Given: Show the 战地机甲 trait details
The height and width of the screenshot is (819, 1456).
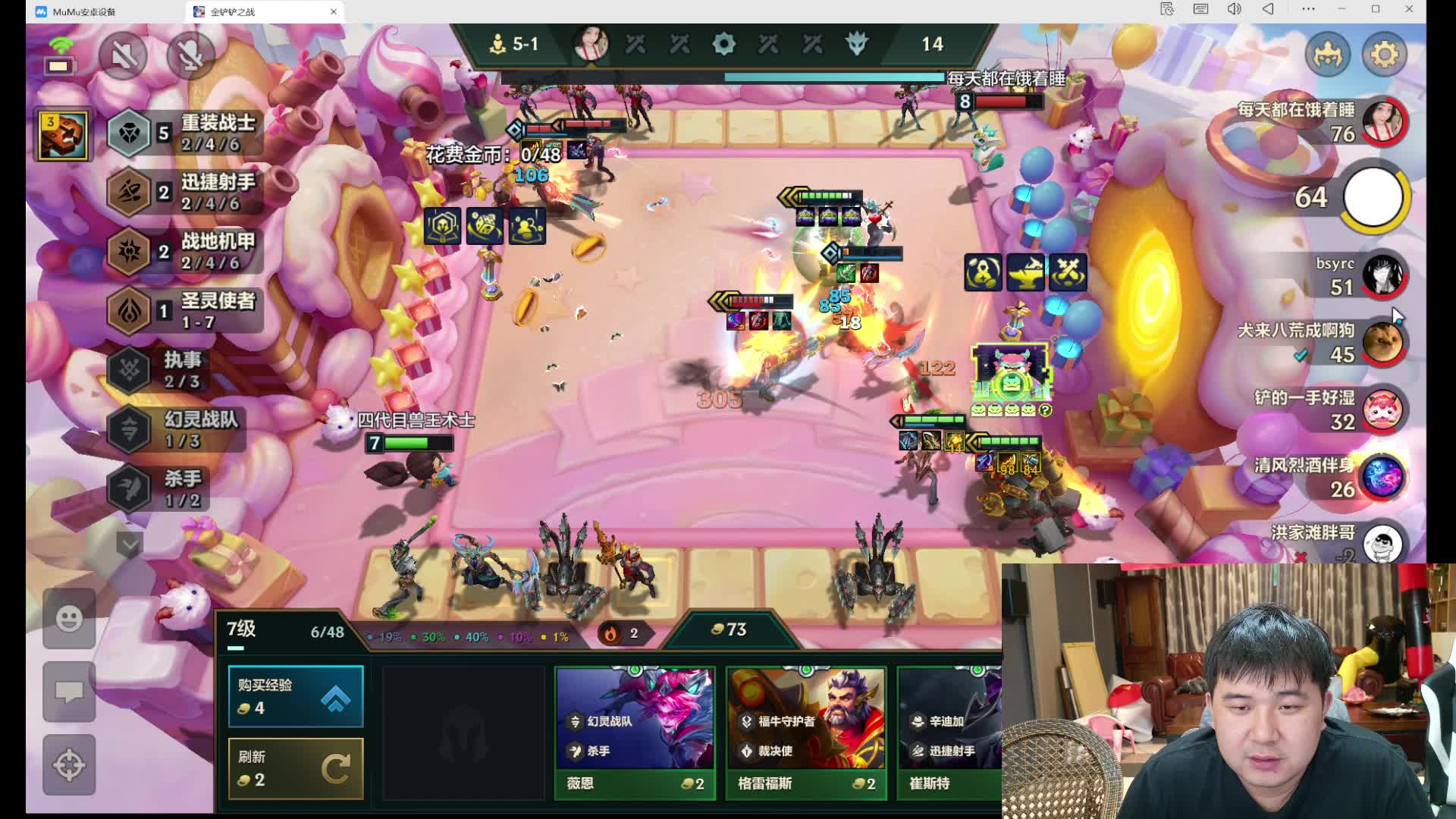Looking at the screenshot, I should (x=185, y=251).
